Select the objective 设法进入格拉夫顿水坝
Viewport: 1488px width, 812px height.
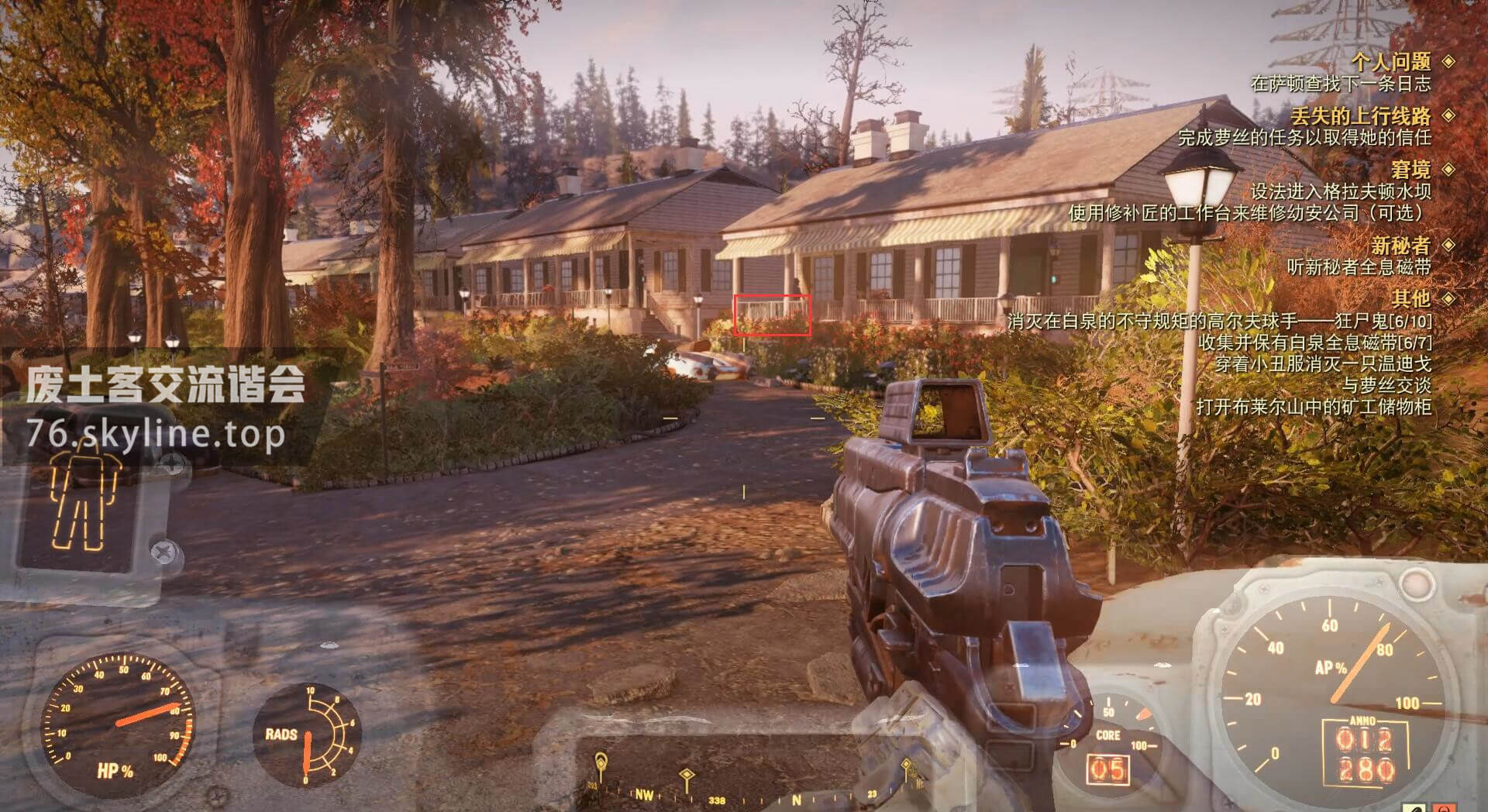click(x=1341, y=191)
